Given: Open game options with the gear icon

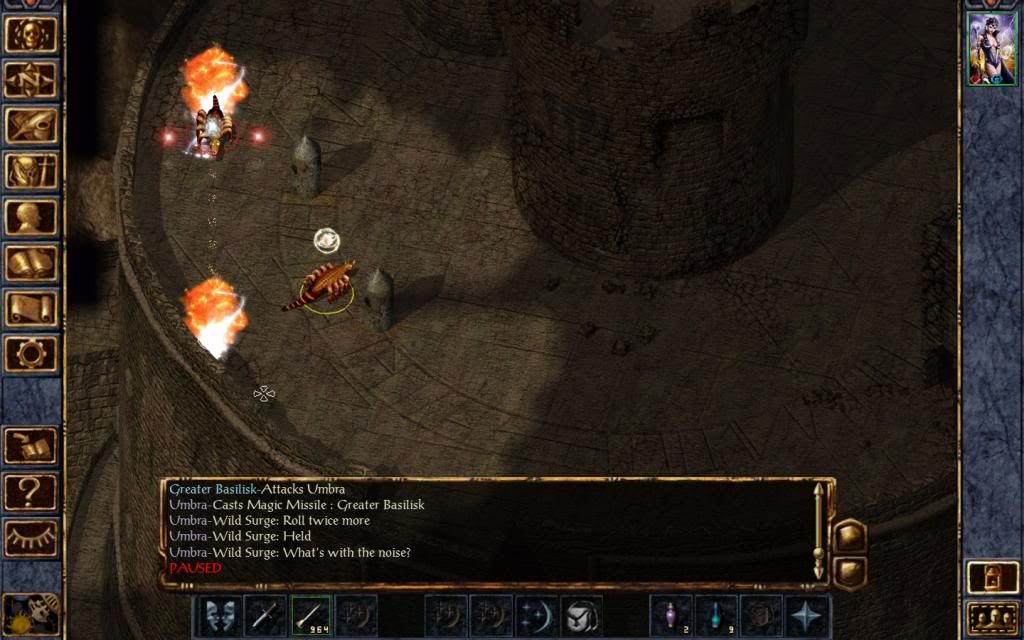Looking at the screenshot, I should (x=31, y=353).
